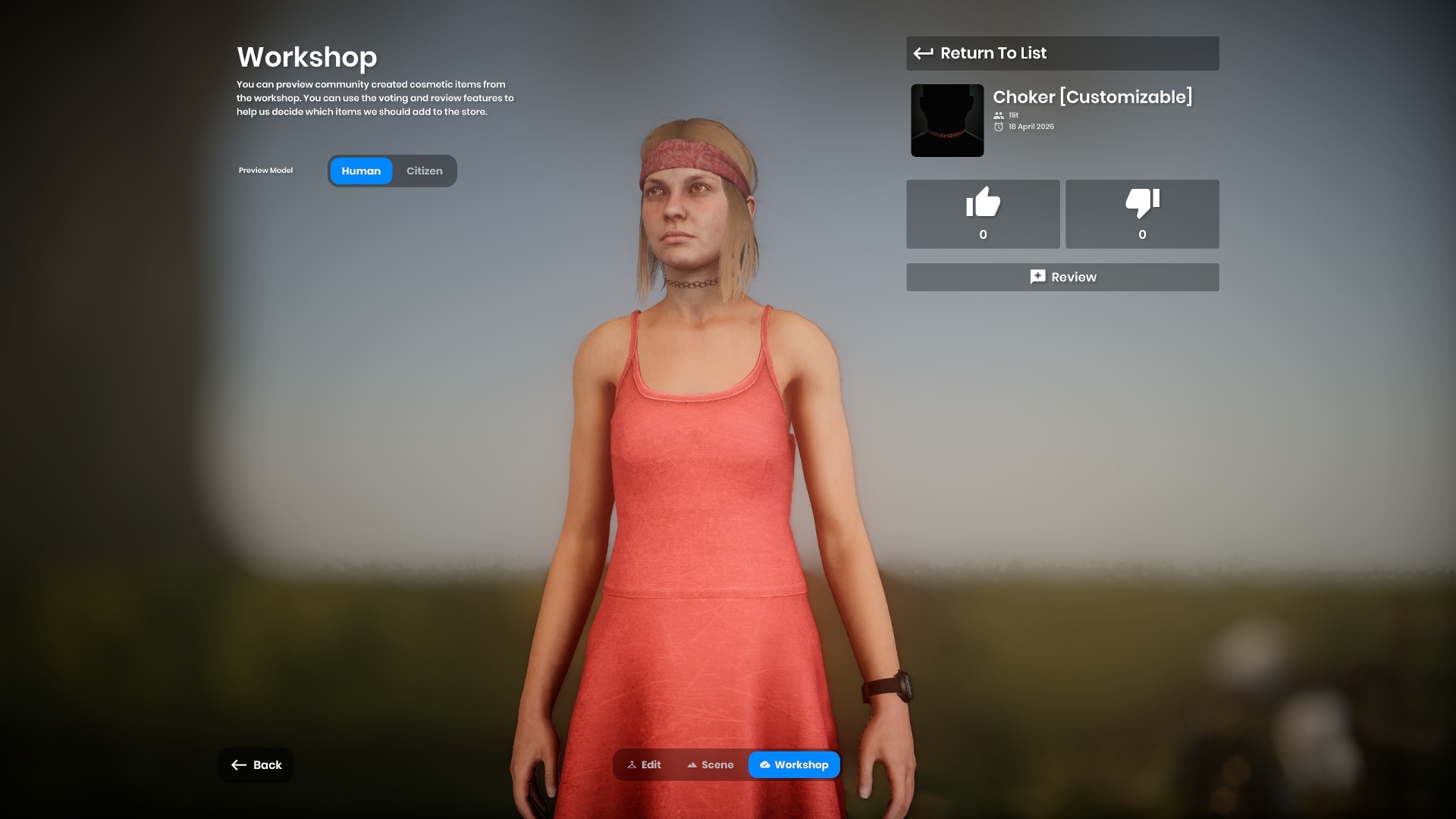Select the Human preview model
1456x819 pixels.
(x=361, y=171)
